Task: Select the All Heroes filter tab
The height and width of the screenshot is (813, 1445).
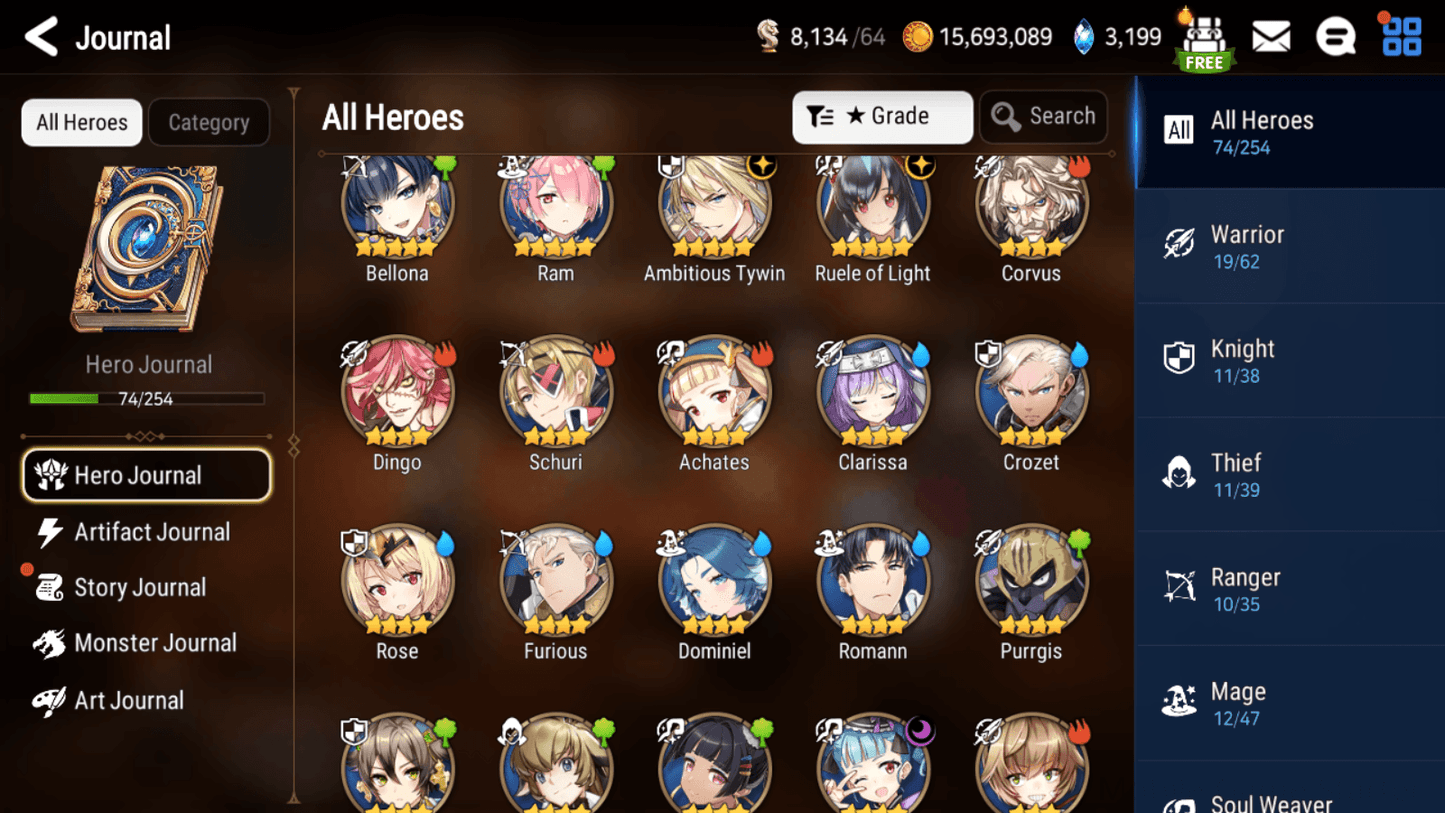Action: [x=81, y=122]
